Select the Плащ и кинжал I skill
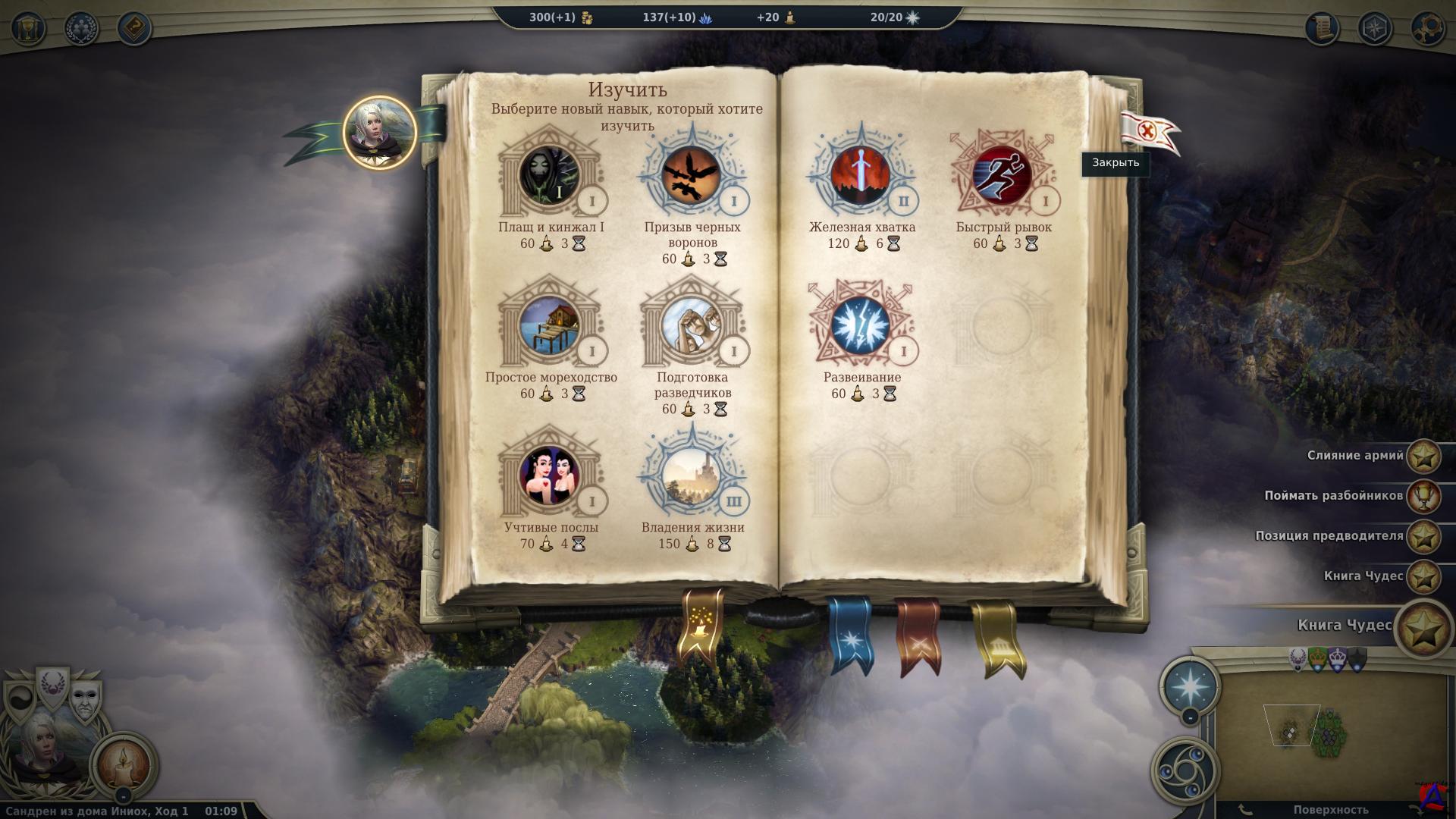Viewport: 1456px width, 819px height. point(551,175)
